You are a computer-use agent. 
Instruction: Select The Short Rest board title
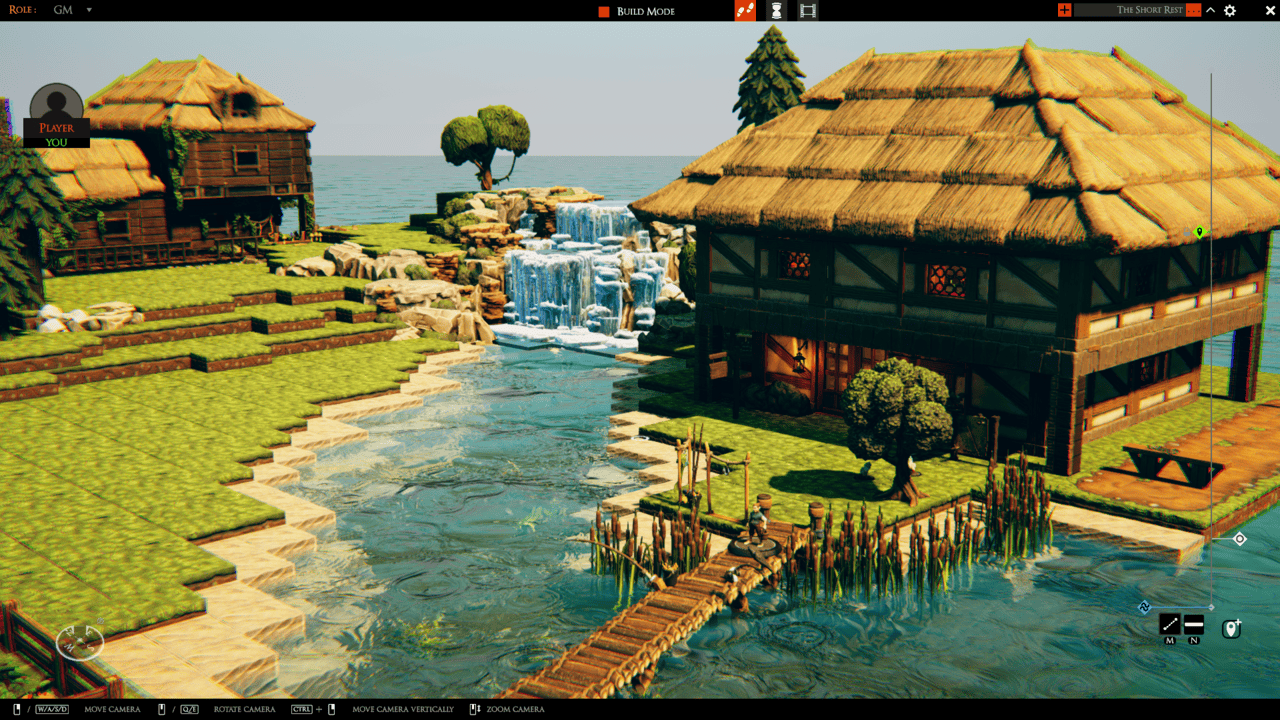tap(1150, 10)
